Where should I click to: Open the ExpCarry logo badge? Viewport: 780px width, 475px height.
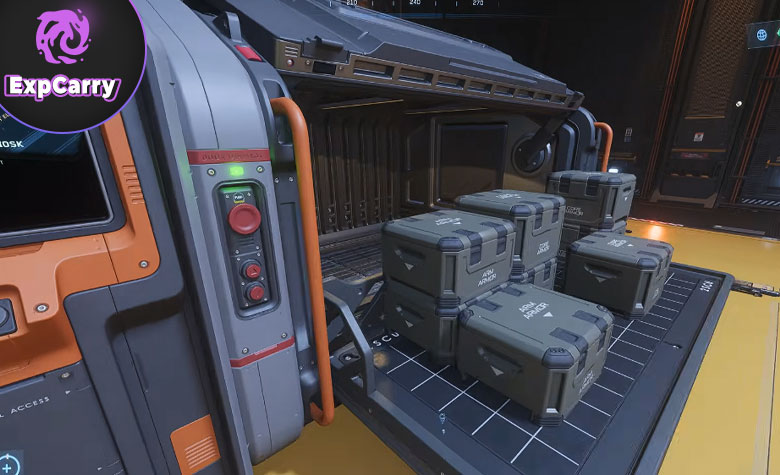pyautogui.click(x=63, y=58)
